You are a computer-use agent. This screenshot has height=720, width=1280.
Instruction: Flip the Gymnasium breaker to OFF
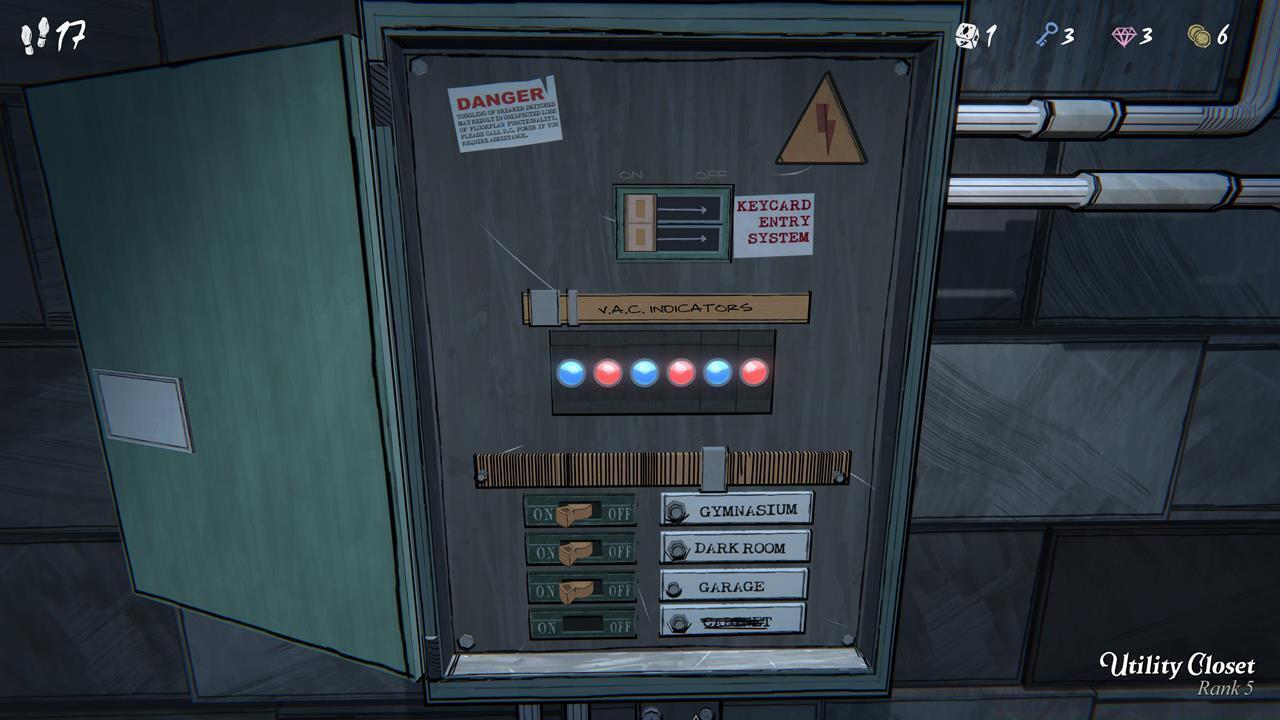coord(576,512)
